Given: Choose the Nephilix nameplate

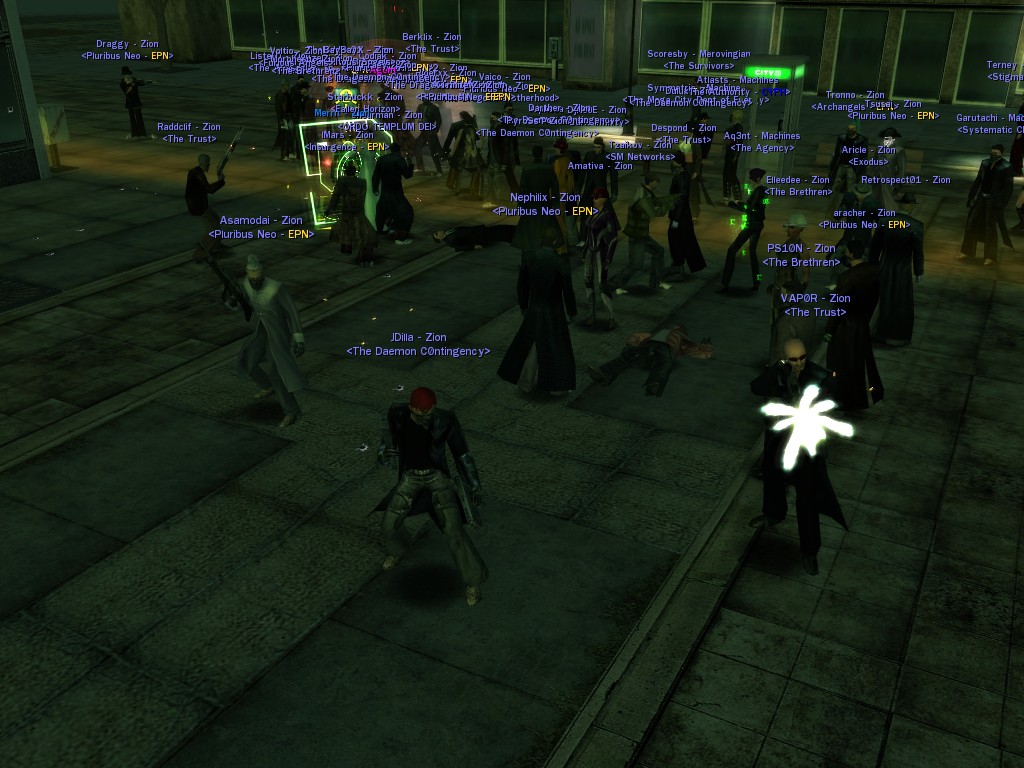Looking at the screenshot, I should tap(545, 198).
